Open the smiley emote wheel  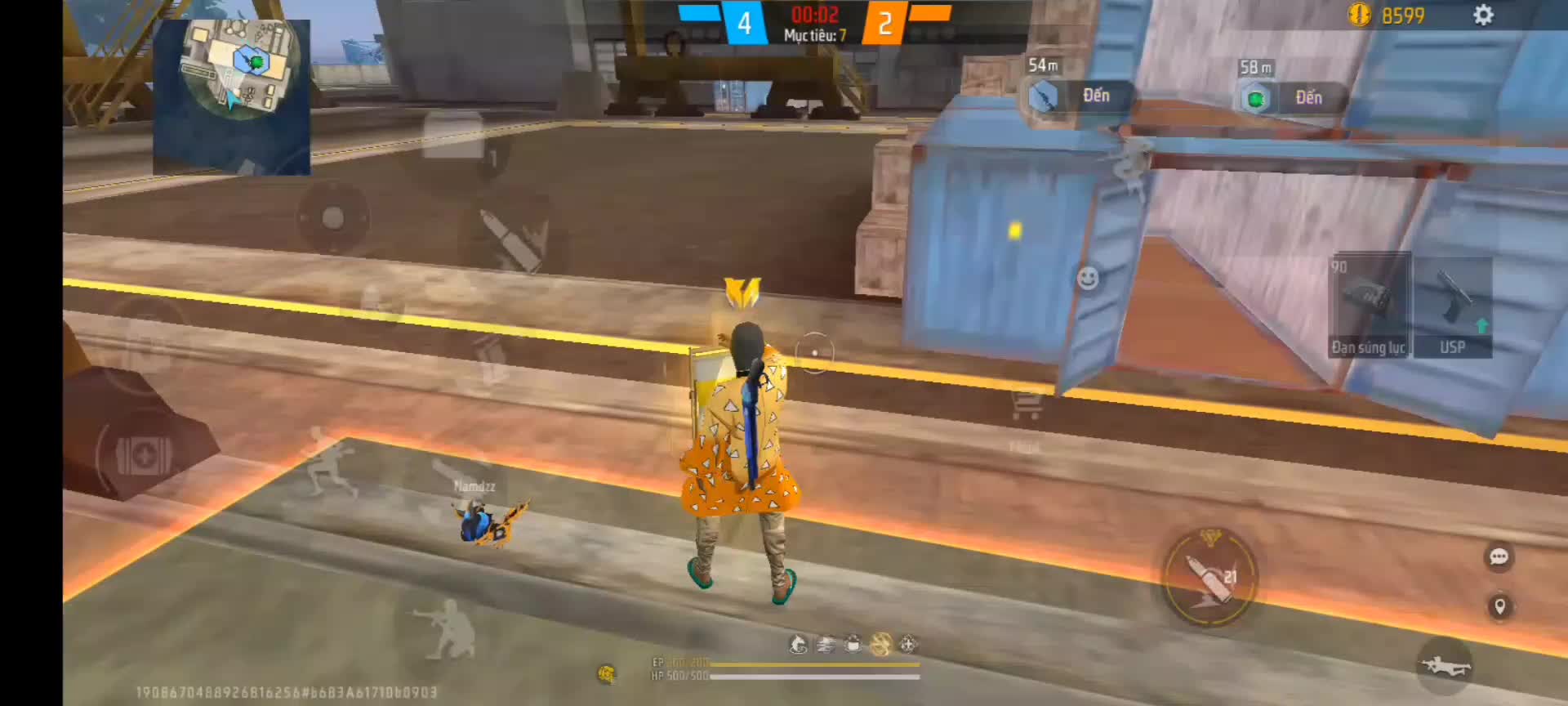(1087, 279)
